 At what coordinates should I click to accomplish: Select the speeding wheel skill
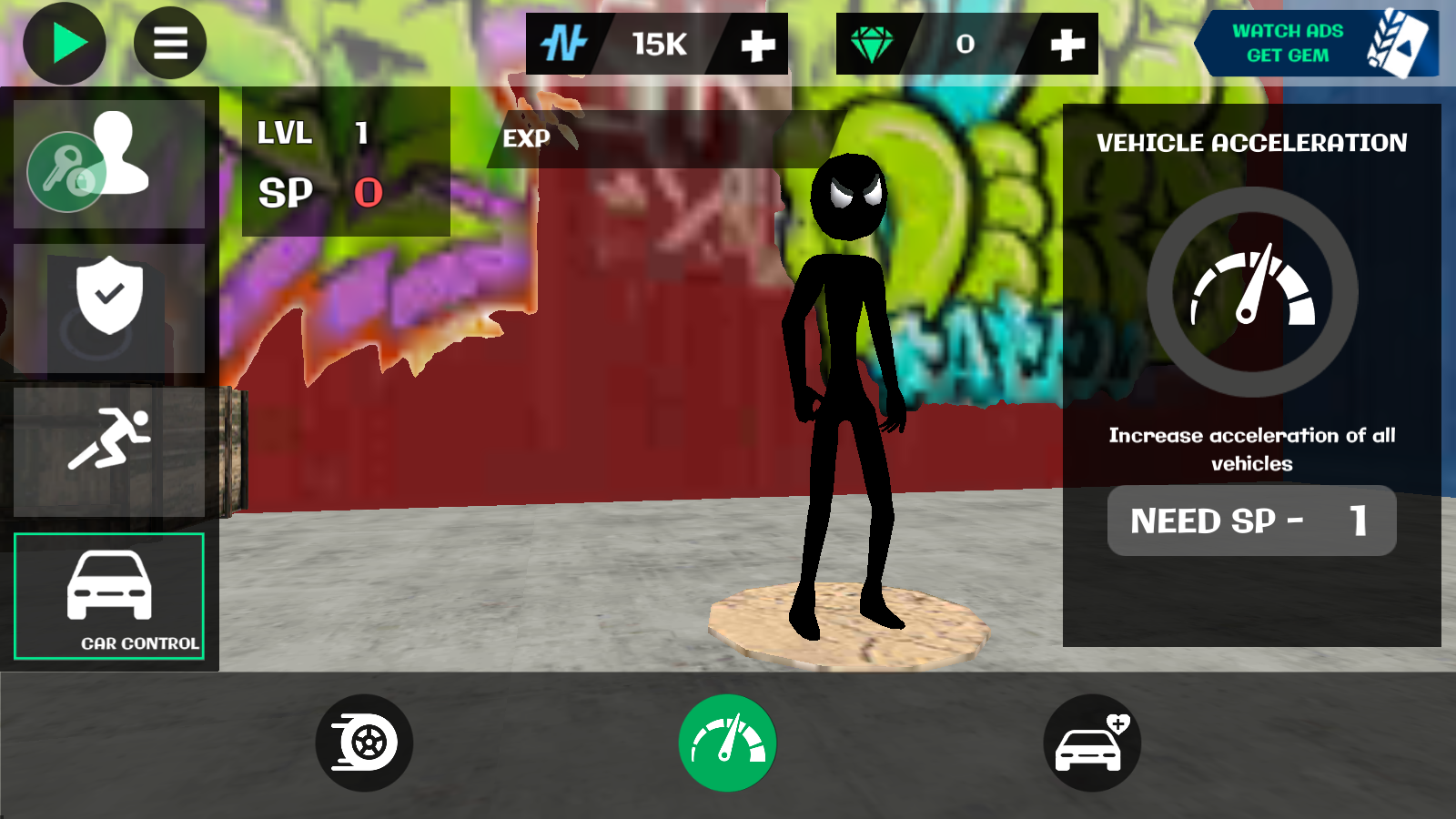(364, 743)
